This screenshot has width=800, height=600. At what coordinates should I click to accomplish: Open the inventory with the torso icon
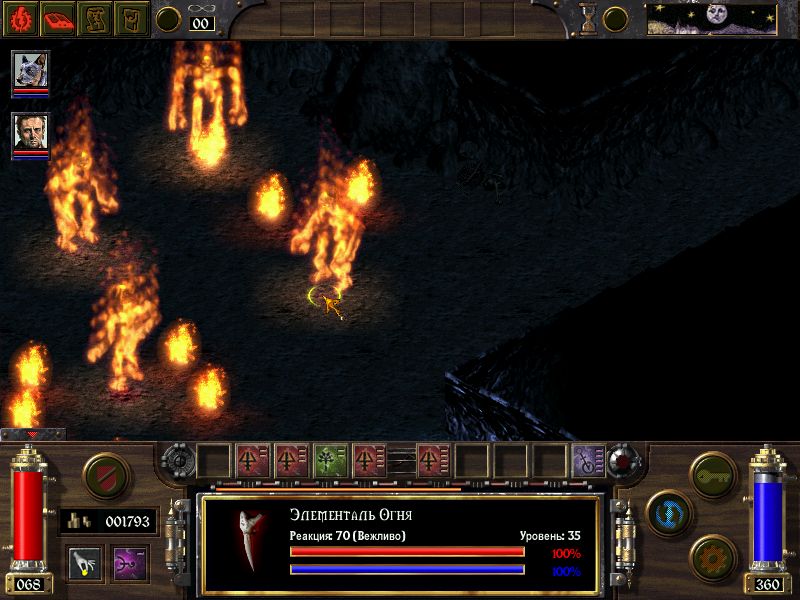point(132,18)
